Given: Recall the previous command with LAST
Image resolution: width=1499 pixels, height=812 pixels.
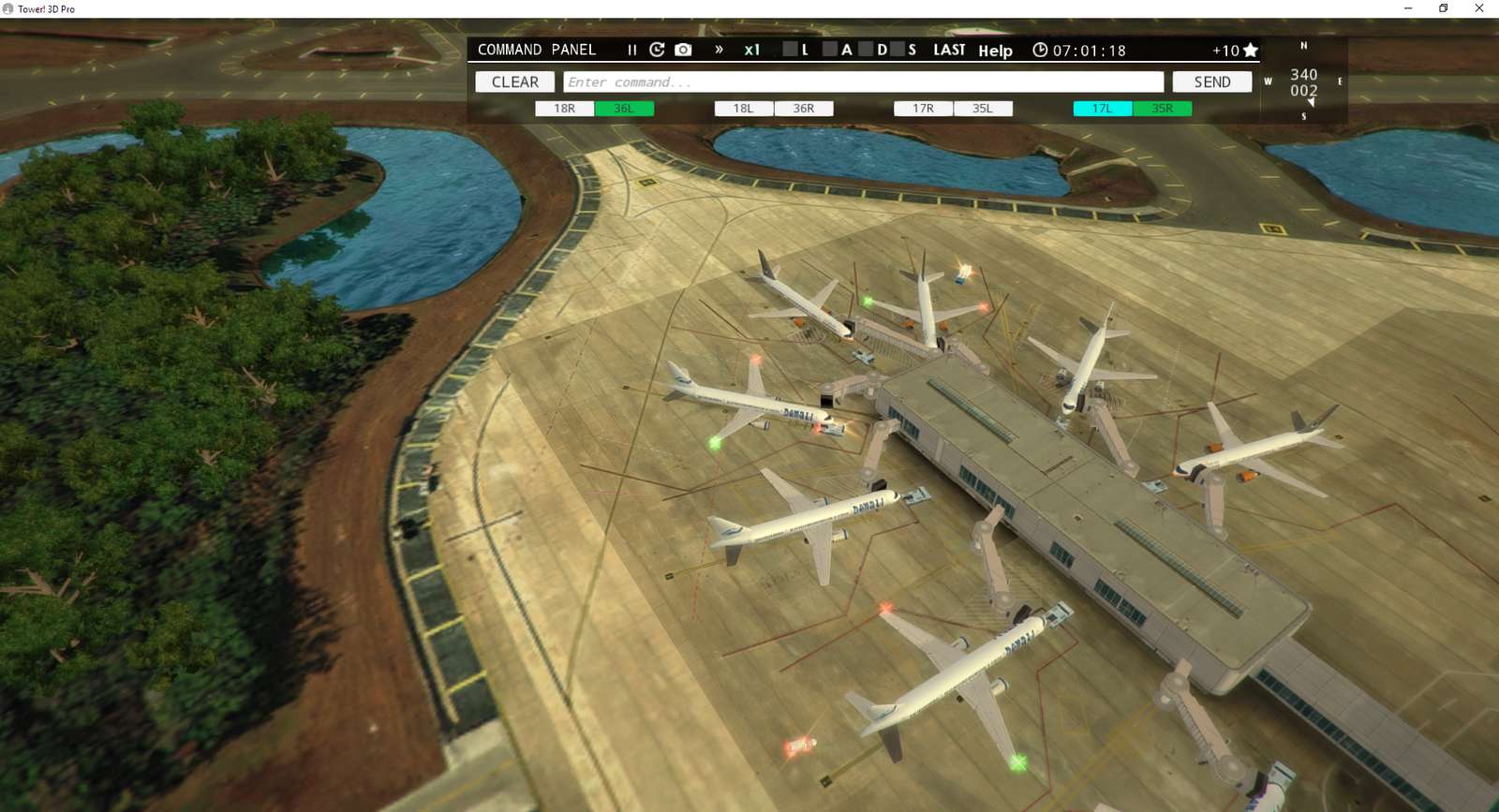Looking at the screenshot, I should pos(948,50).
